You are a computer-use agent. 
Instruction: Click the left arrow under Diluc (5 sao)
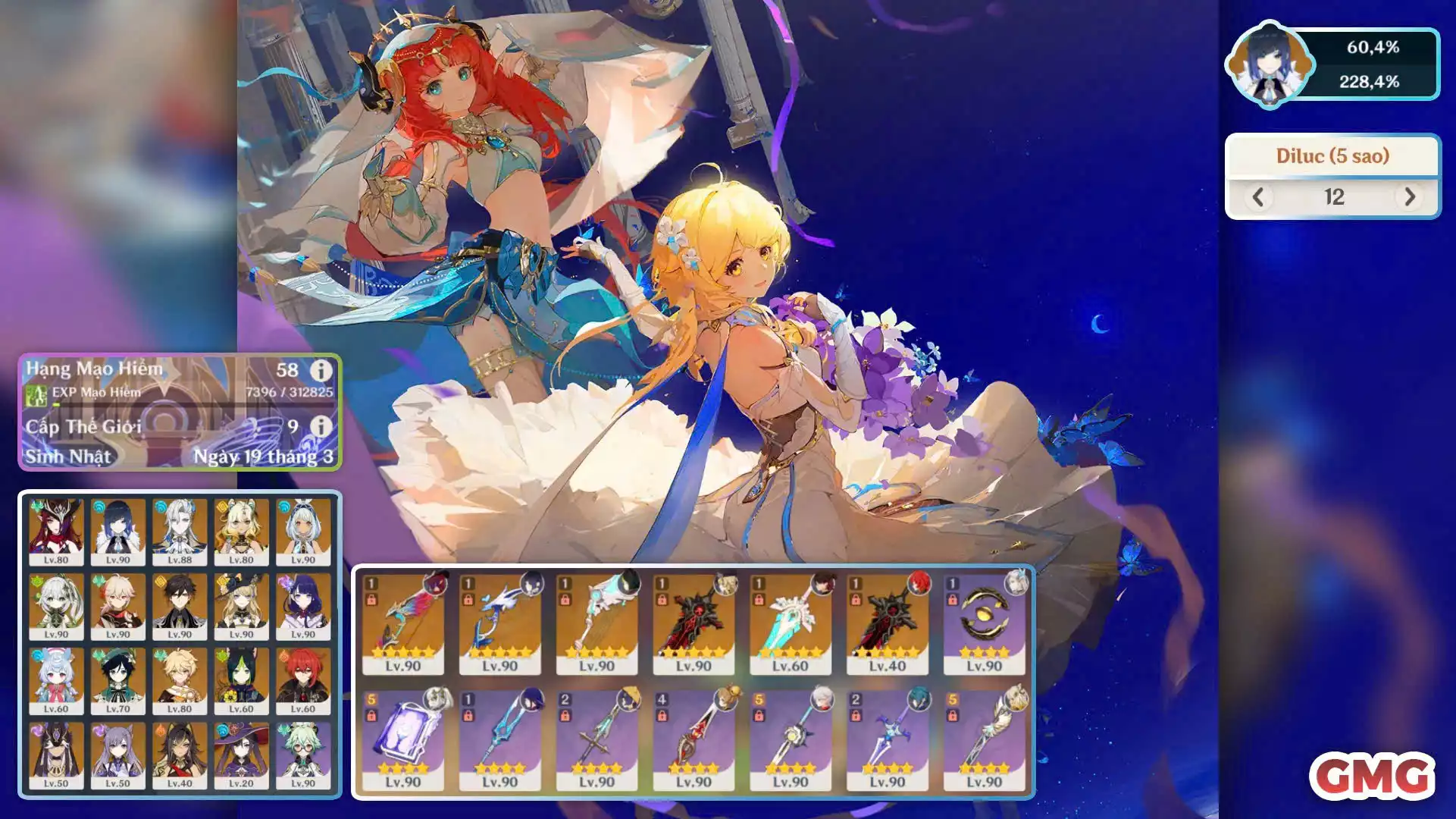1258,197
